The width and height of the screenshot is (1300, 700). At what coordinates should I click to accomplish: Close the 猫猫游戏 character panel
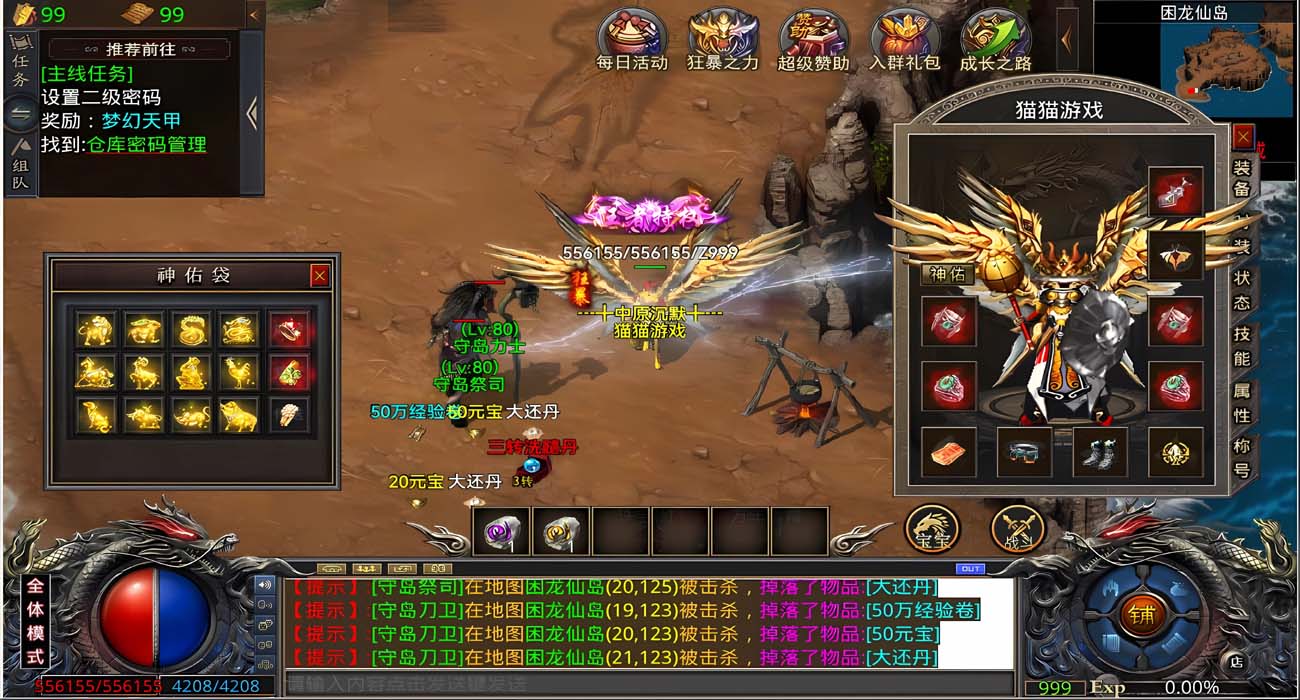[1243, 136]
